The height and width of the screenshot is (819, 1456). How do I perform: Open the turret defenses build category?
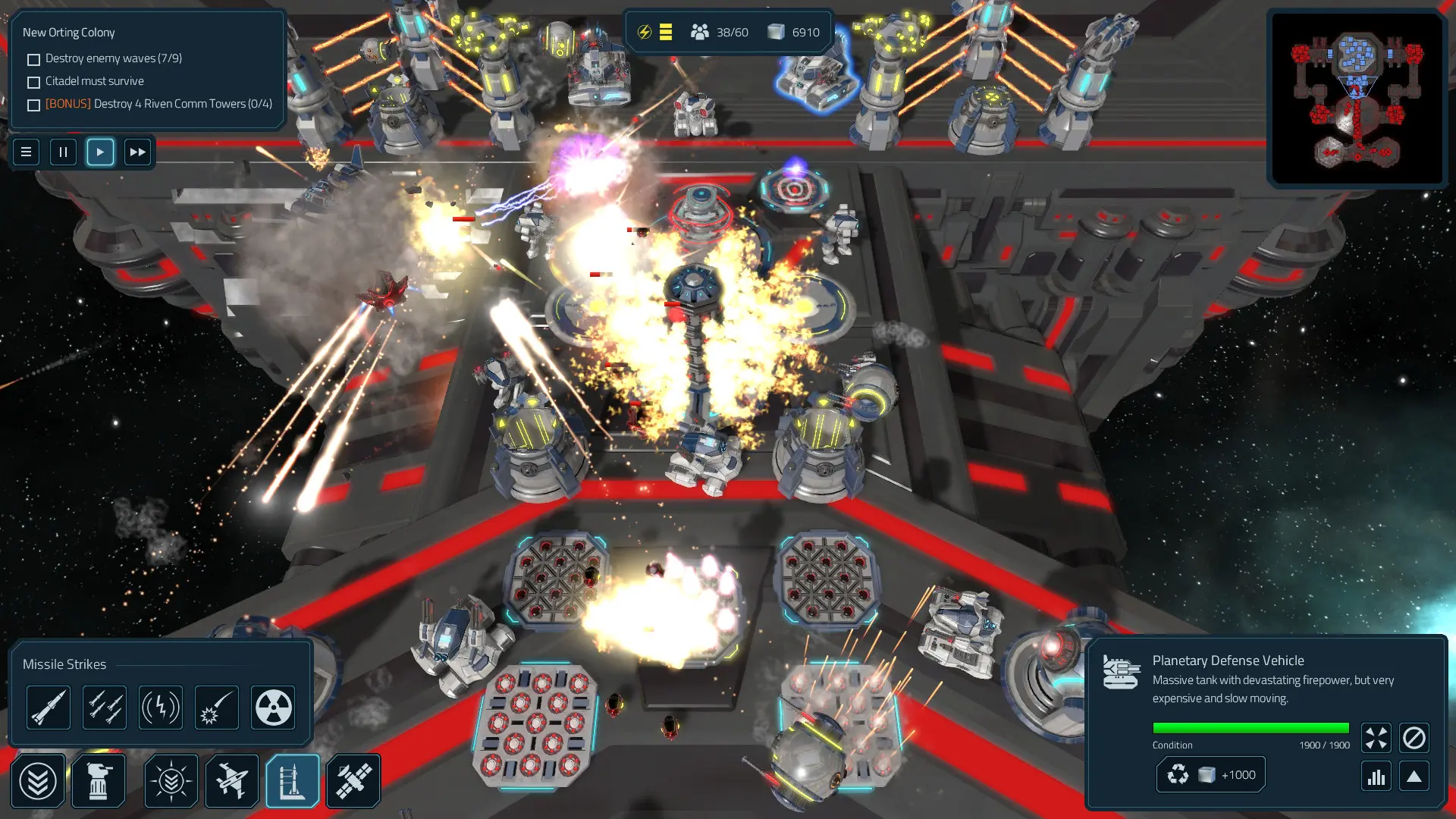pos(99,780)
